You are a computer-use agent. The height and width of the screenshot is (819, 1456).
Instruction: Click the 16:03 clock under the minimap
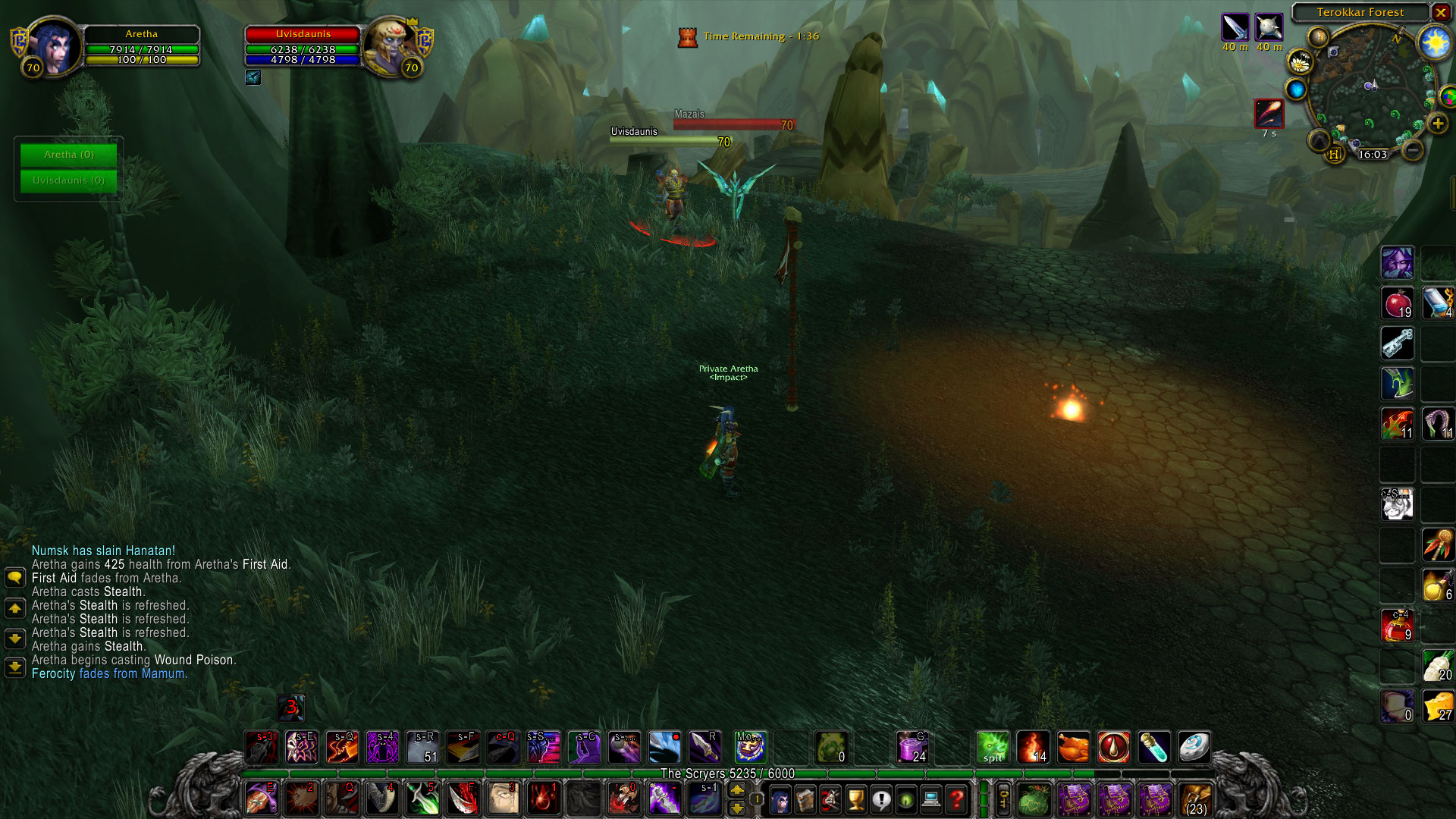1373,153
